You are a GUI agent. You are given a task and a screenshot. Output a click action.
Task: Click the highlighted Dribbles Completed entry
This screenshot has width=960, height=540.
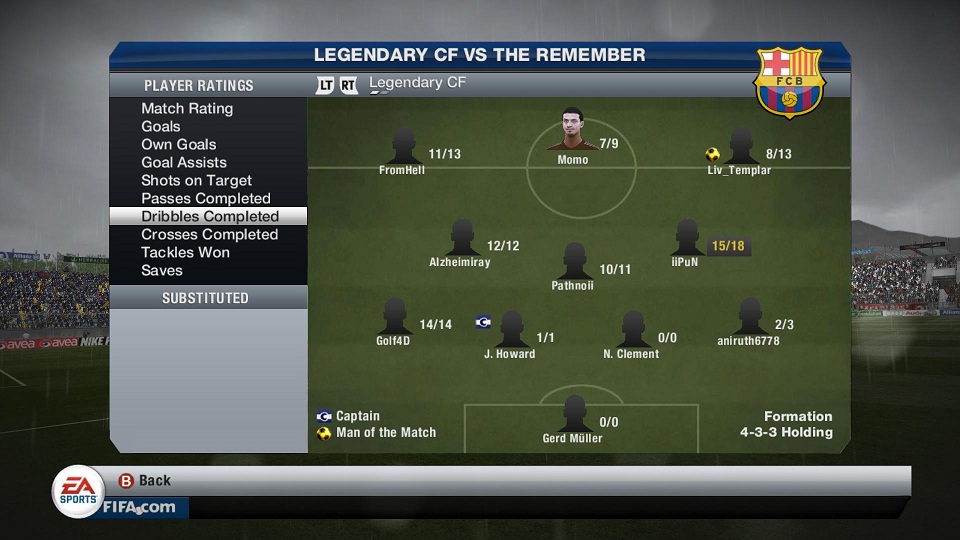[209, 216]
